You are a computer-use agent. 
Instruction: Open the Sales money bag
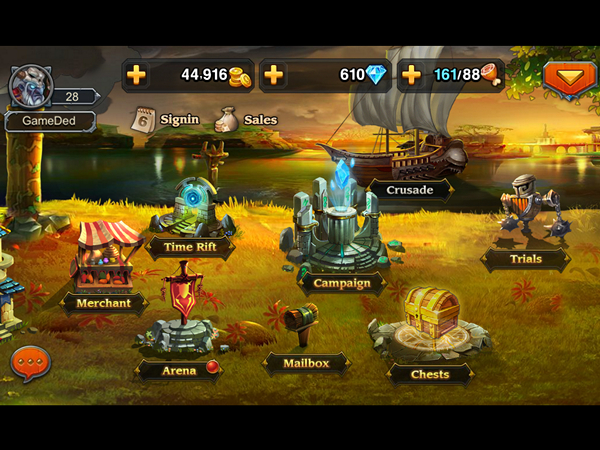tap(227, 119)
